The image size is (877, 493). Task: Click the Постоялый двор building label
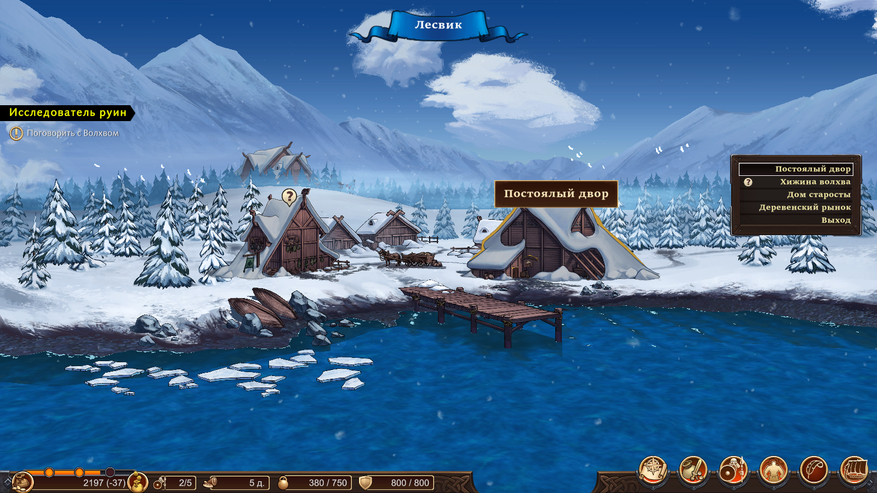(555, 194)
